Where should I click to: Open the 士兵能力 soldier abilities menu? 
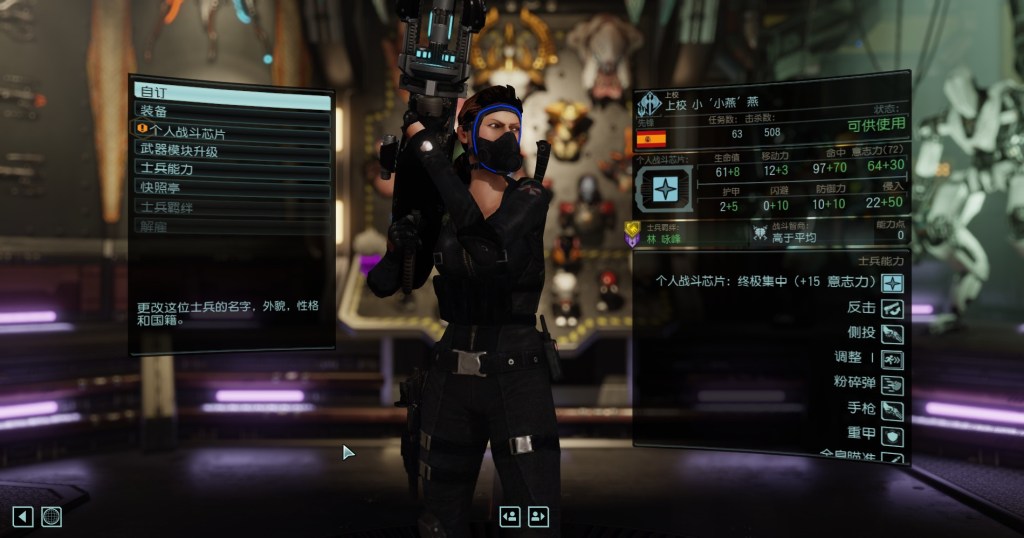tap(232, 169)
